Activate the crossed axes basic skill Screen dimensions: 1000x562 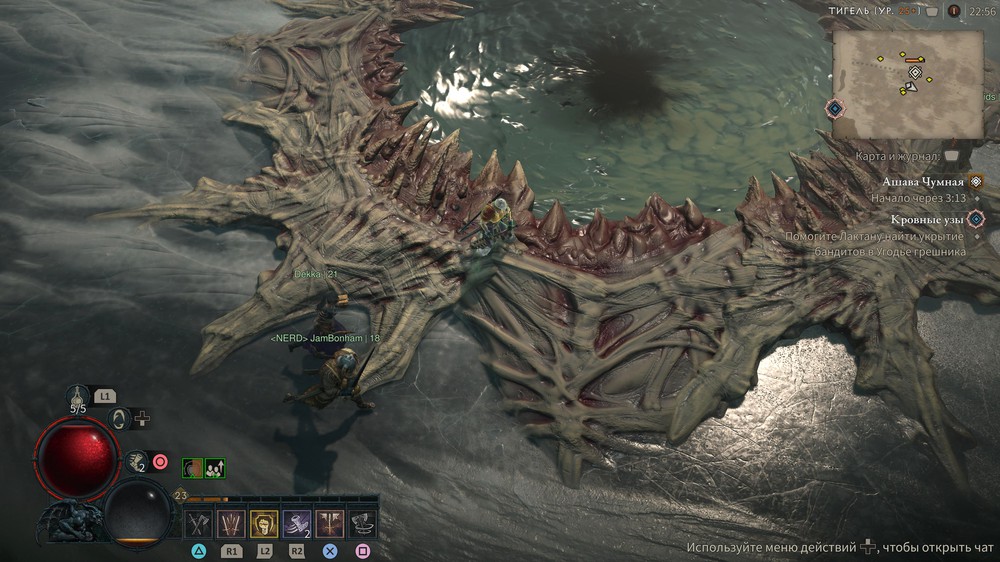(x=199, y=523)
